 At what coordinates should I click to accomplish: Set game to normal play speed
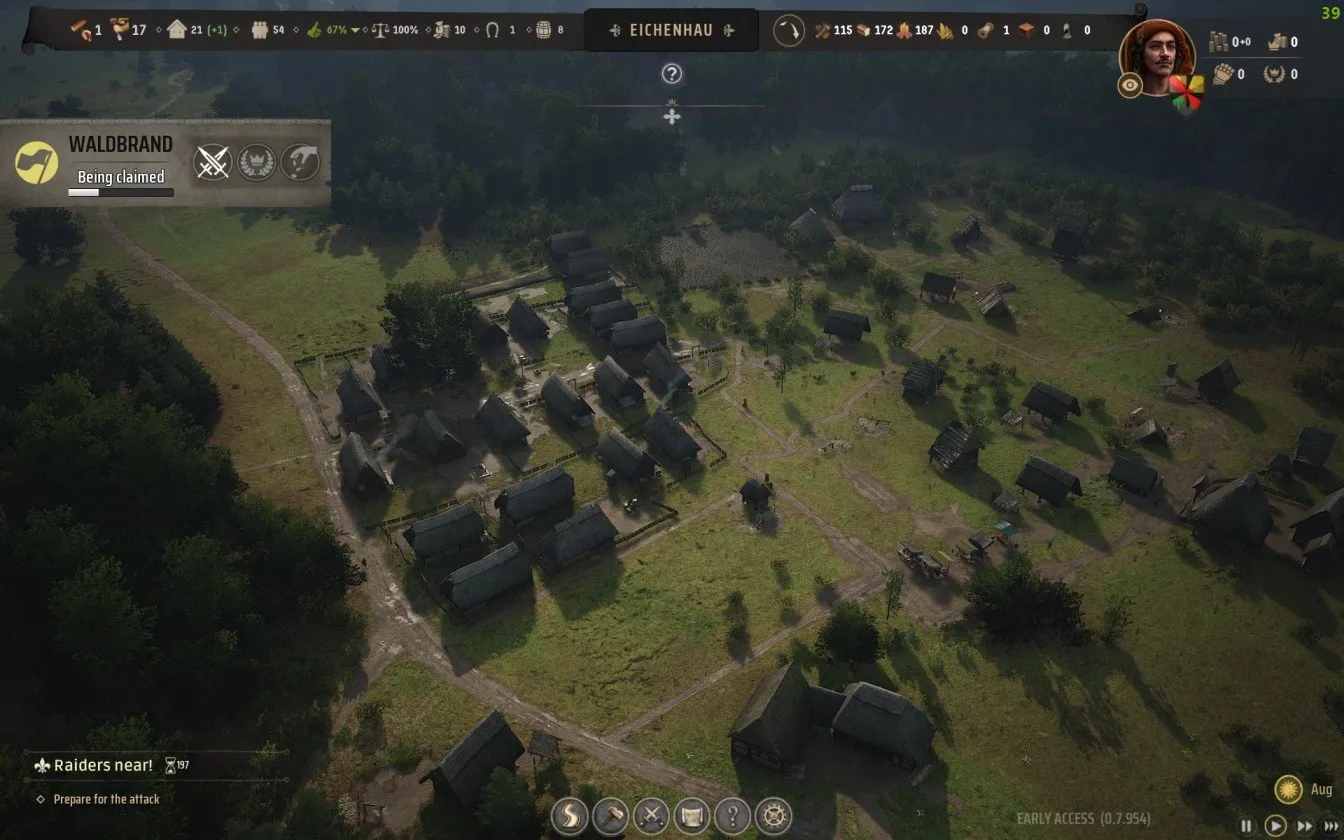[1275, 826]
